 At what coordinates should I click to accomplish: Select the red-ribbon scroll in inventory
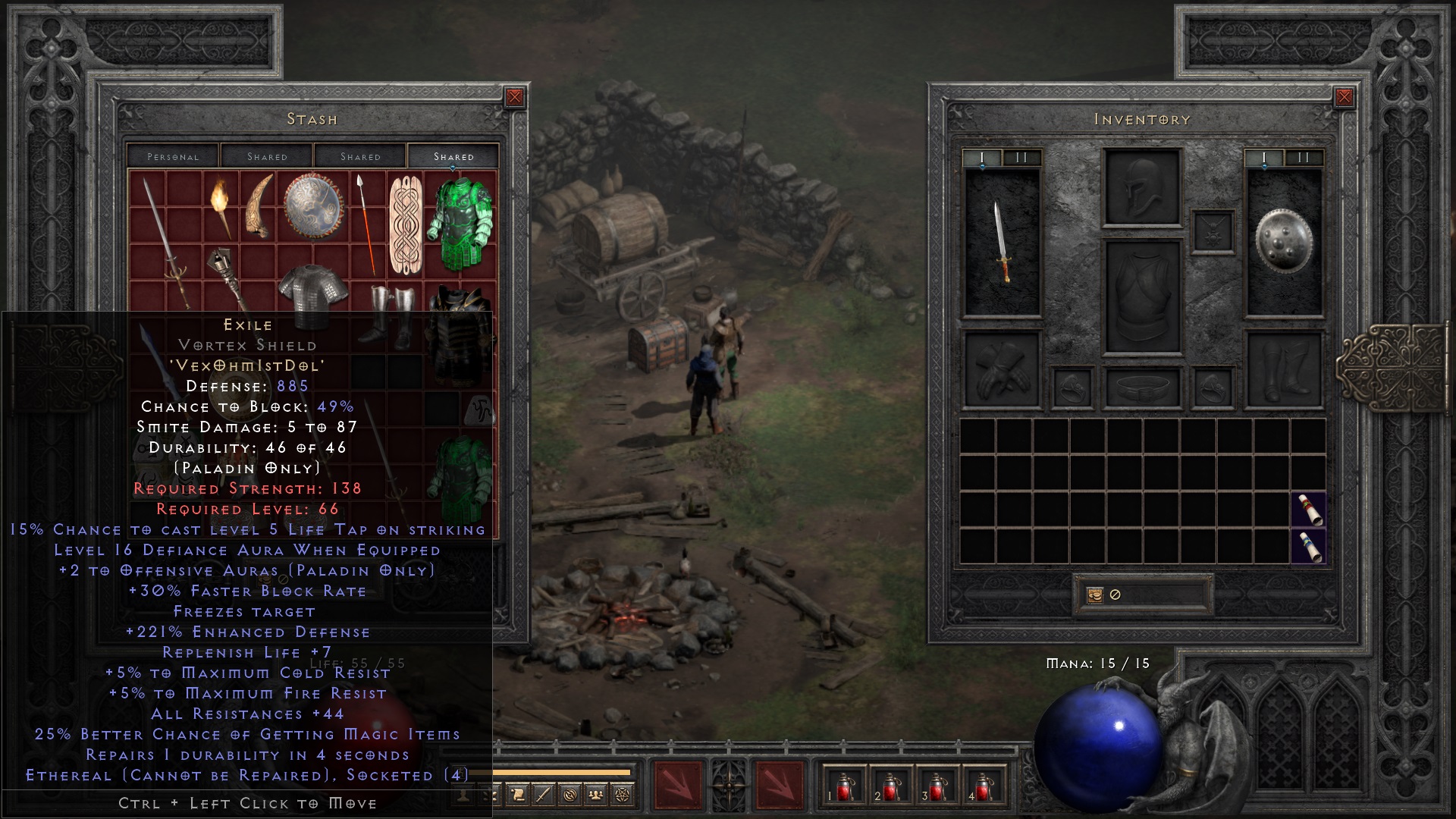pyautogui.click(x=1309, y=510)
